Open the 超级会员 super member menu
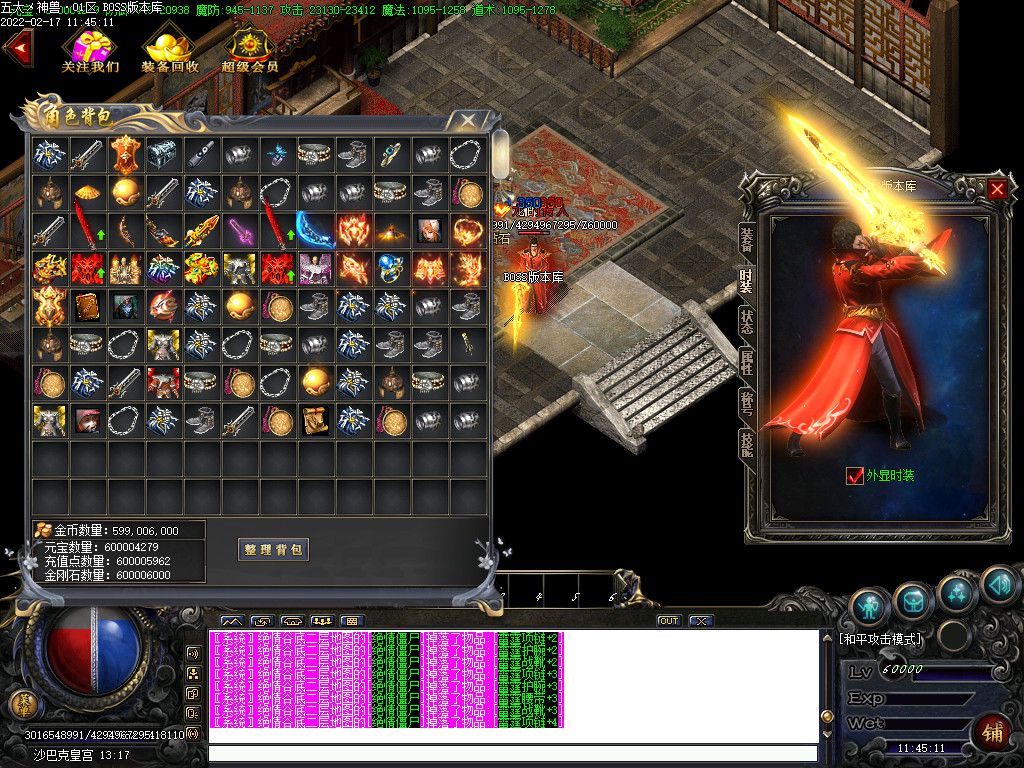Image resolution: width=1024 pixels, height=768 pixels. [x=249, y=49]
